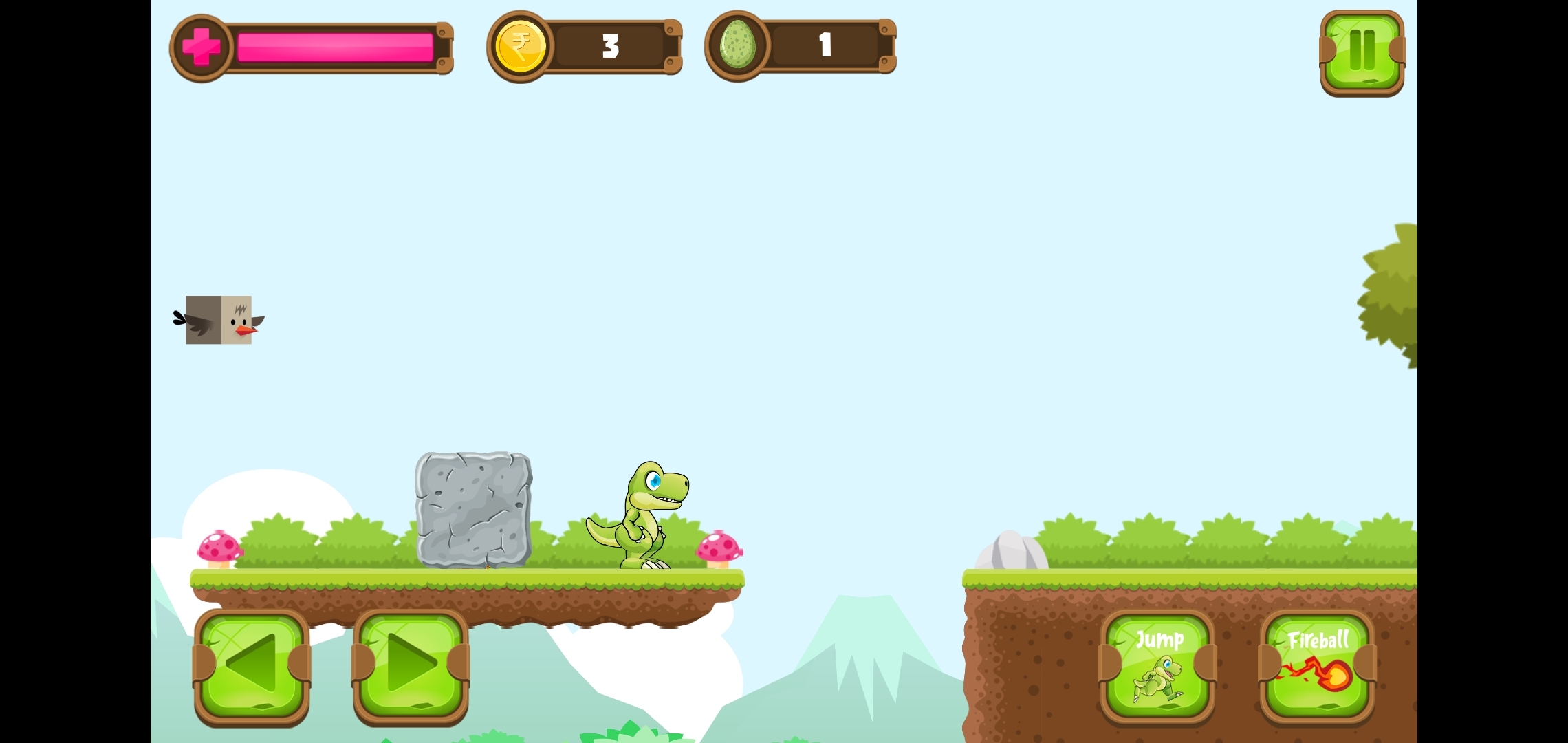
Task: Tap the left arrow movement icon
Action: click(251, 663)
